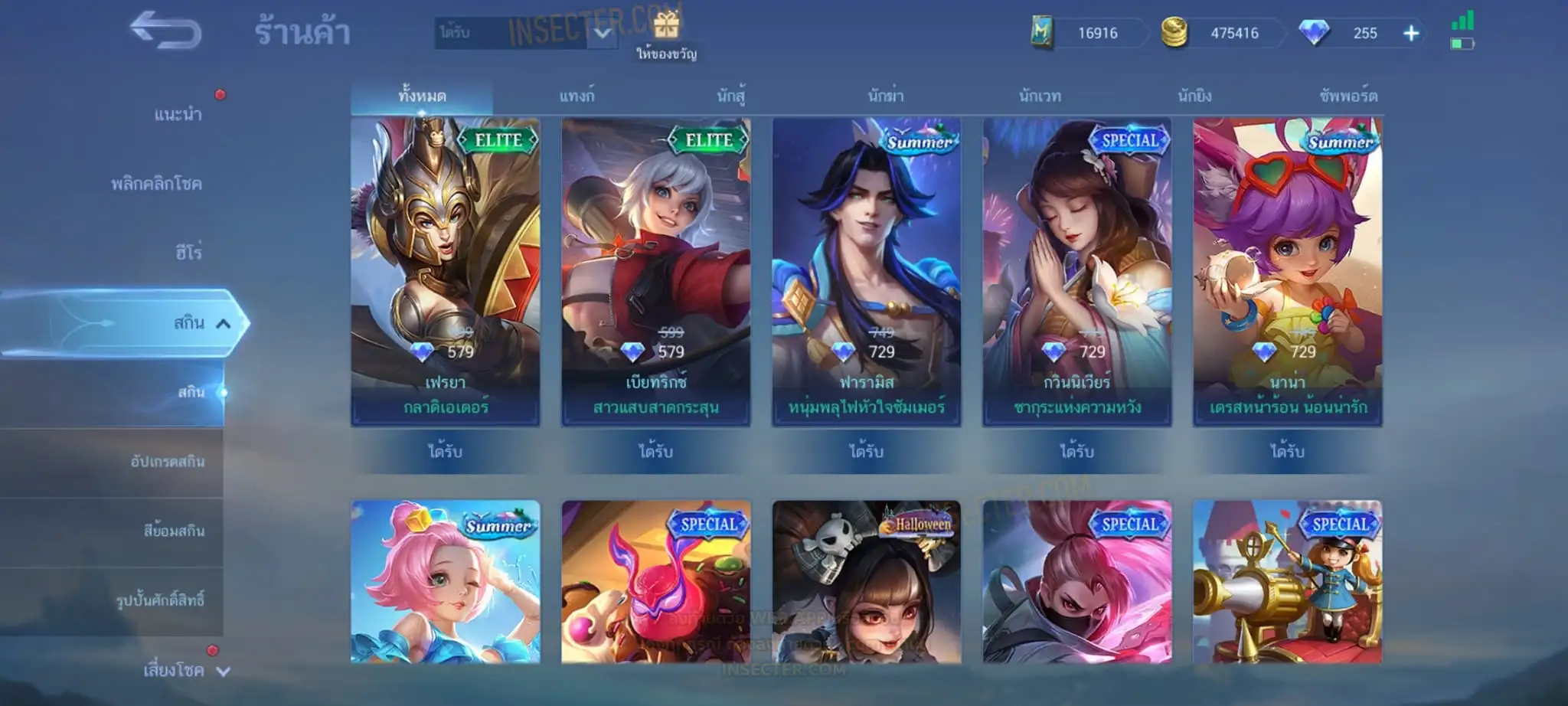The image size is (1568, 706).
Task: Open the อัปเกรดสกิน submenu
Action: (x=167, y=462)
